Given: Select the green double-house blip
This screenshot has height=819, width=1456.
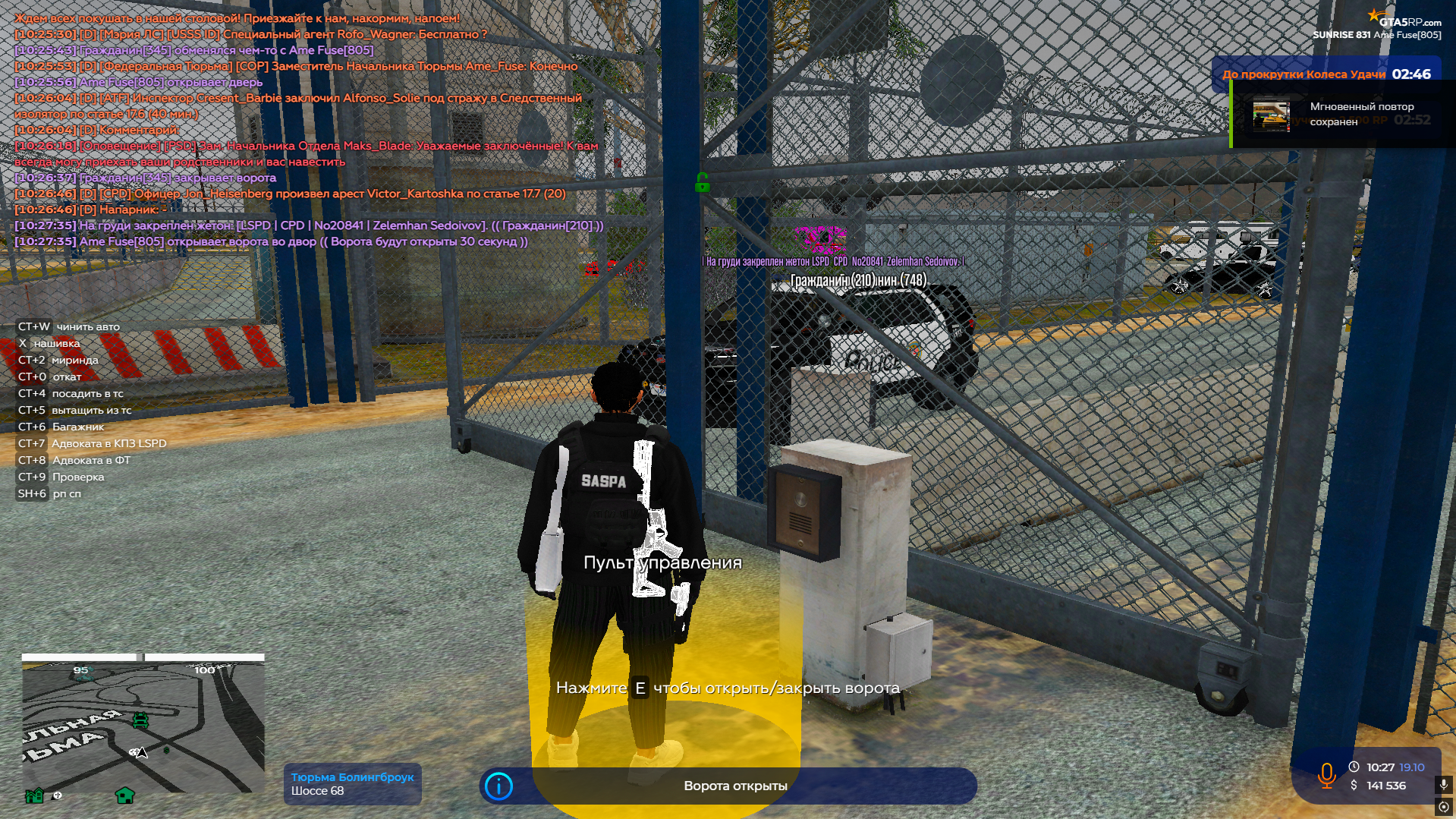Looking at the screenshot, I should coord(34,795).
